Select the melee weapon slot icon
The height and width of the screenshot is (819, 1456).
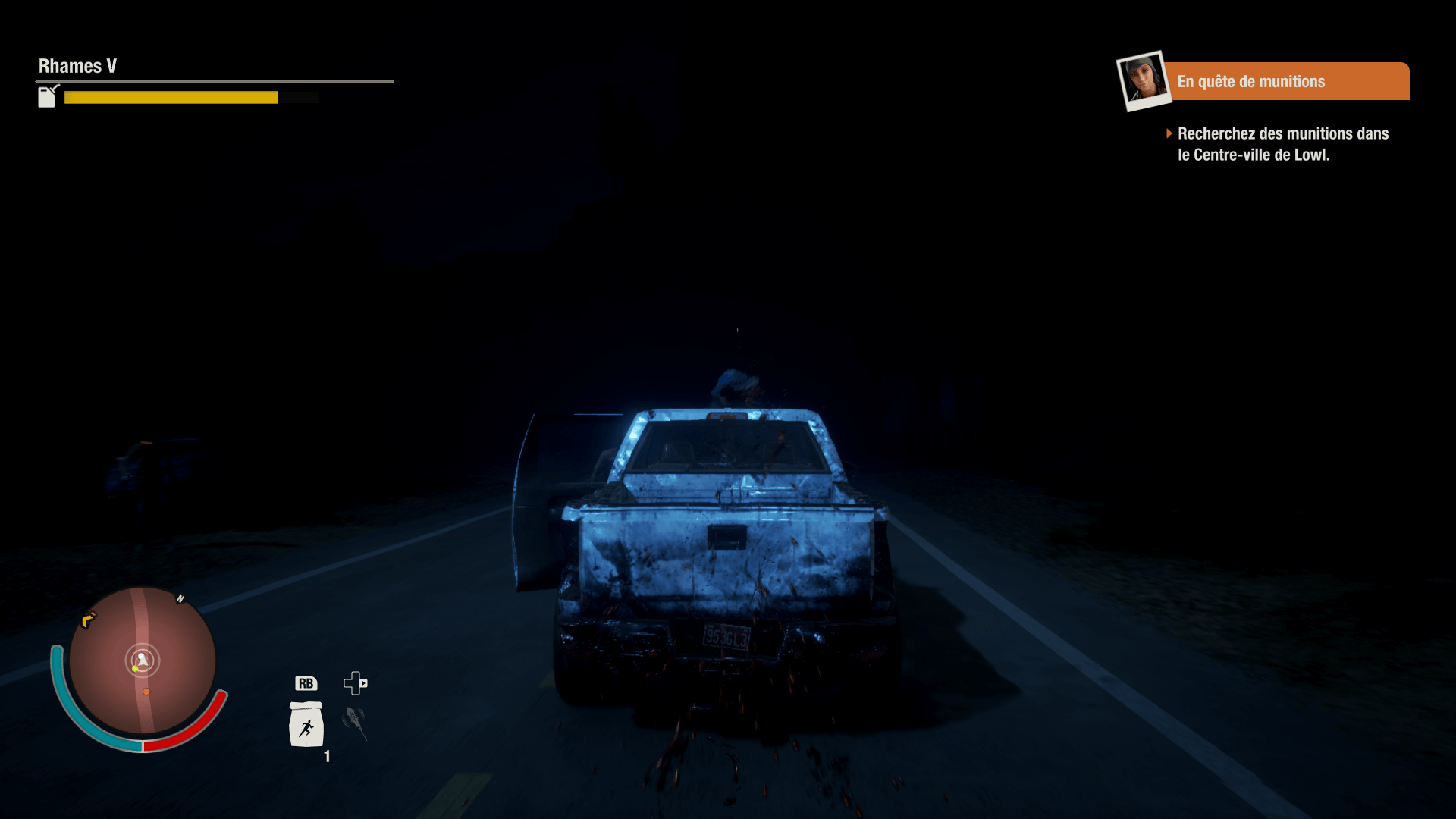click(x=354, y=721)
